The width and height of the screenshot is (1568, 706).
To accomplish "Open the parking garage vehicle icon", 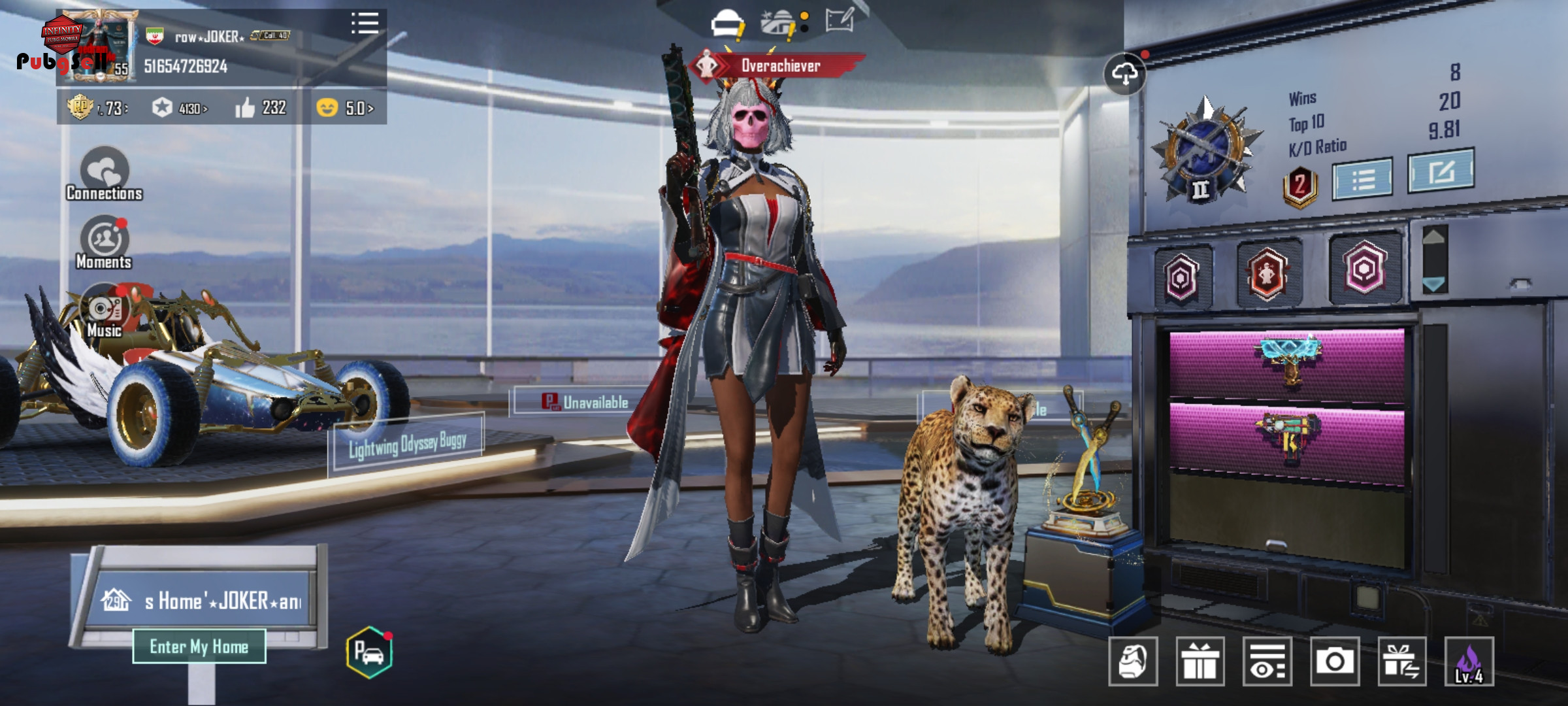I will (369, 652).
